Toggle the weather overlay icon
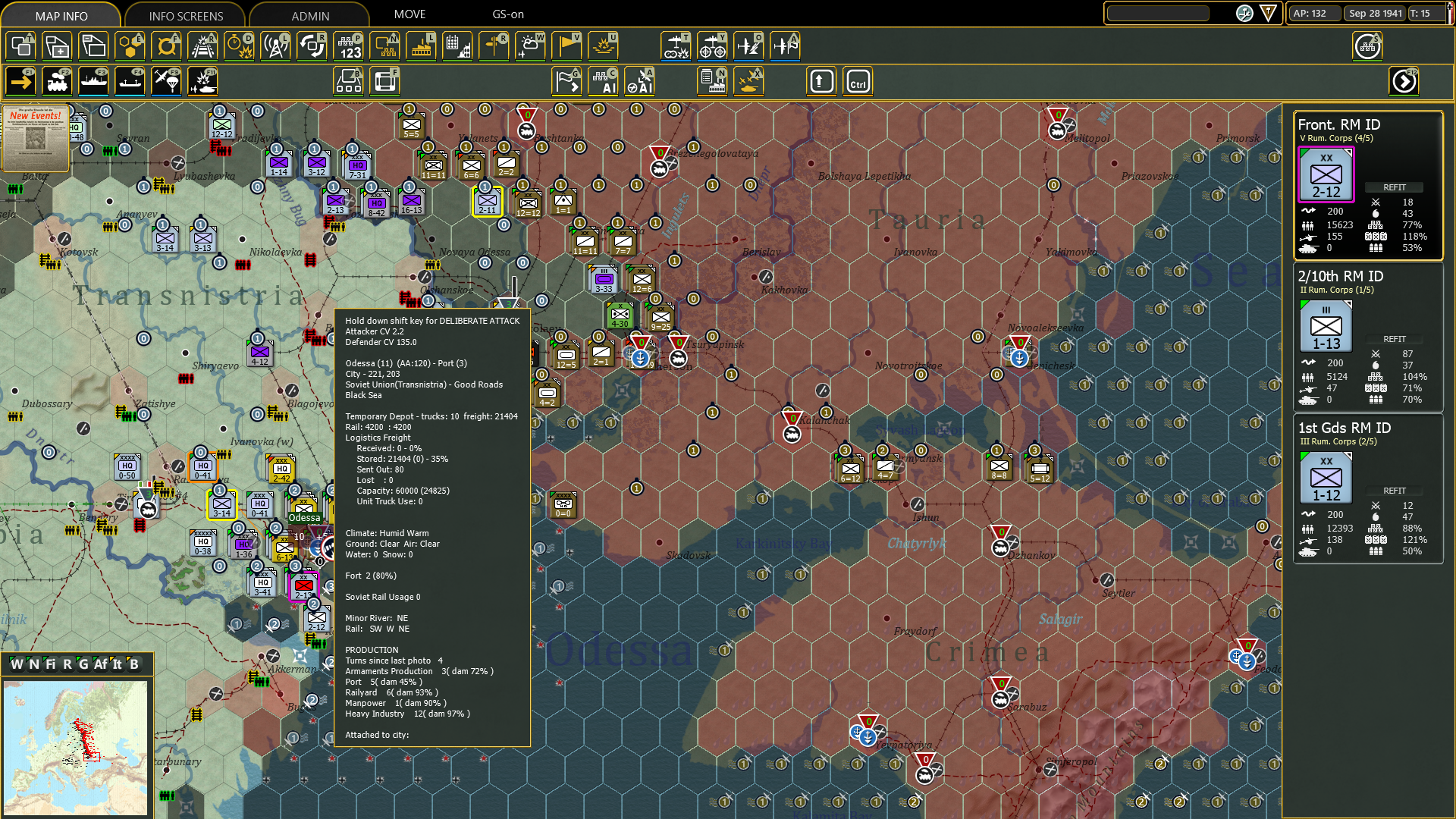This screenshot has width=1456, height=819. 529,47
